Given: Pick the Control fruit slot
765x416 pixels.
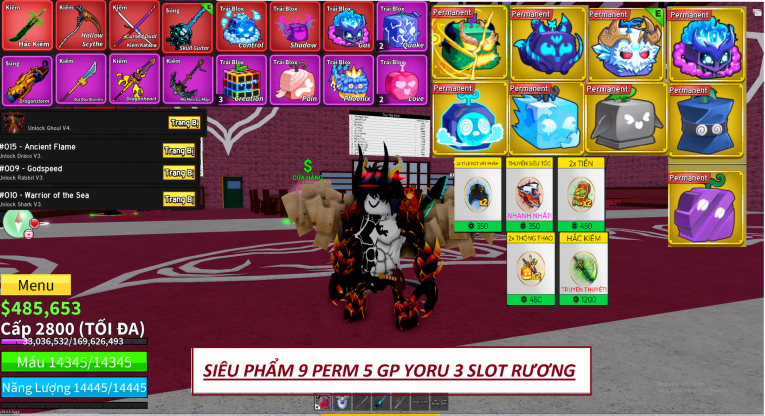Looking at the screenshot, I should coord(241,26).
